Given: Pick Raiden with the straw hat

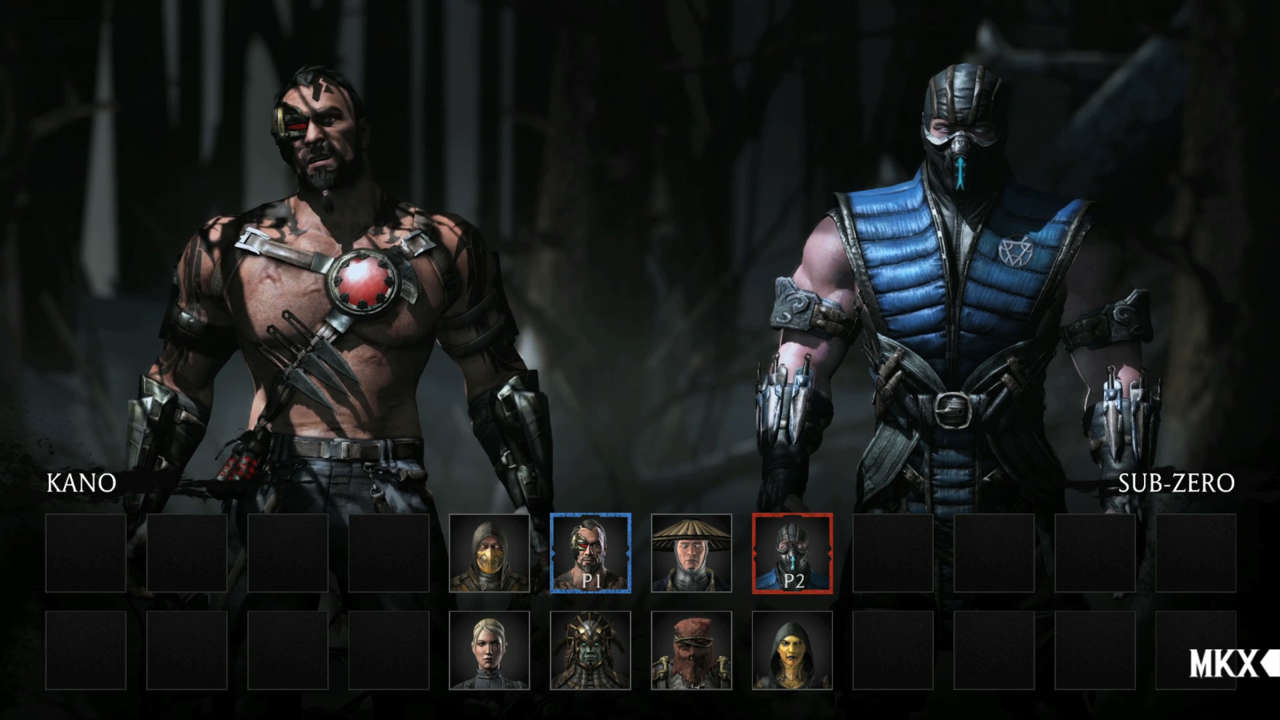Looking at the screenshot, I should 691,553.
